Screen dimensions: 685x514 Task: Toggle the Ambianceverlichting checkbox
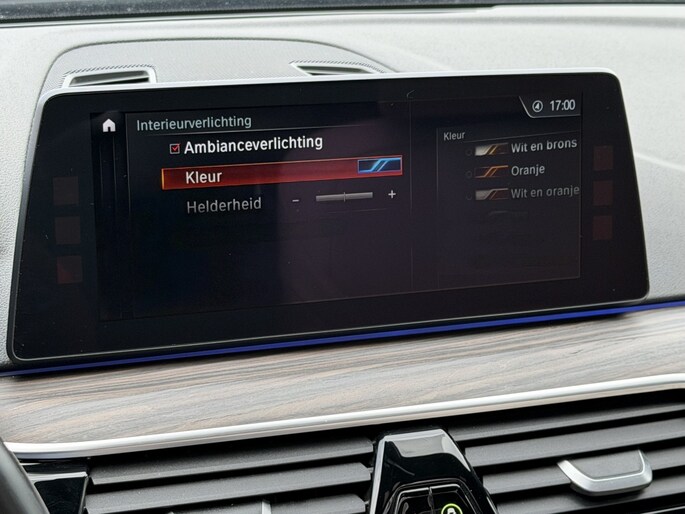[174, 147]
